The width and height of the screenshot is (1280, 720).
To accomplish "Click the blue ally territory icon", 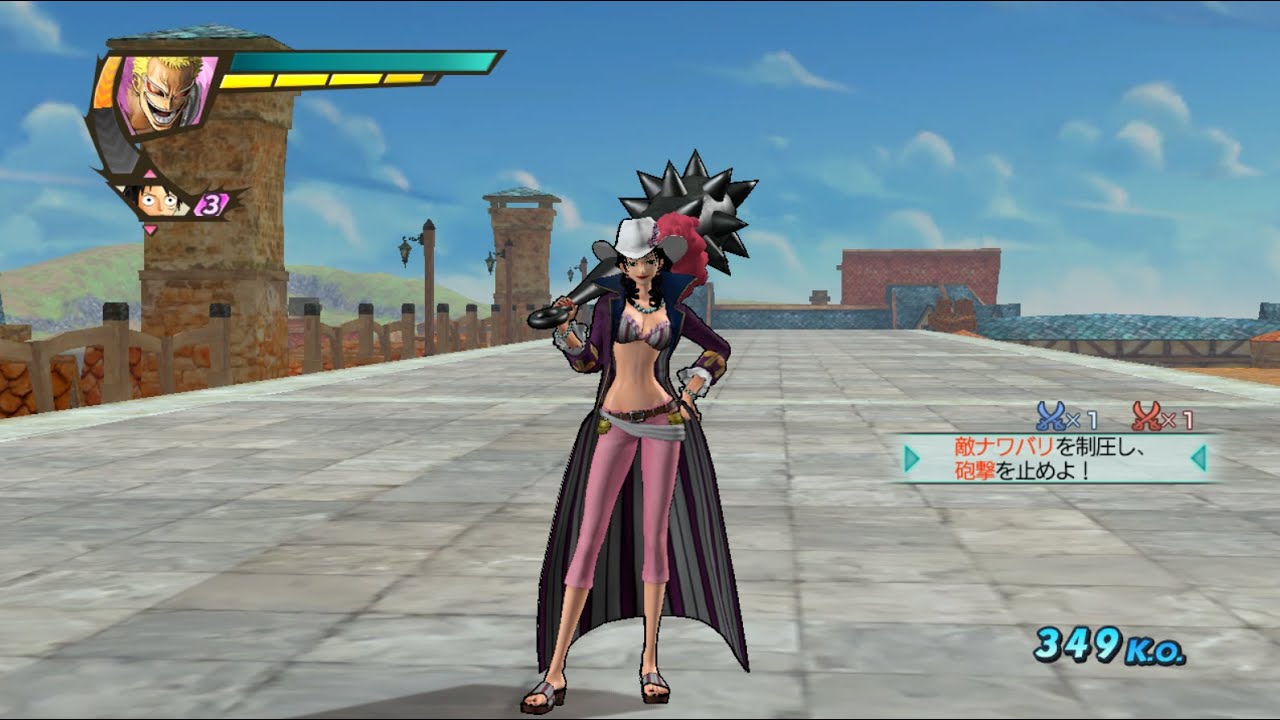I will coord(1050,413).
